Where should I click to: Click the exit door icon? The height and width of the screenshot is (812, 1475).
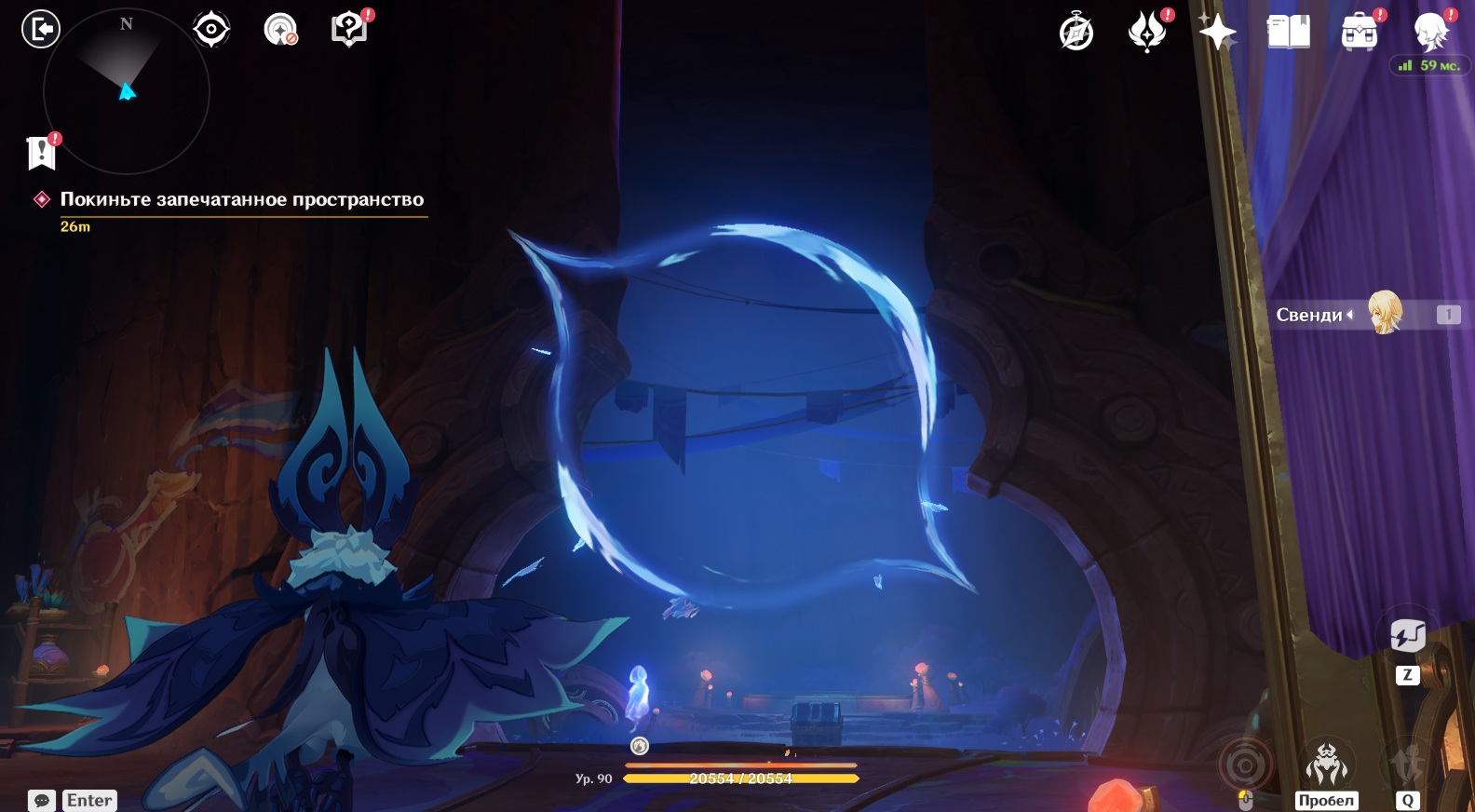pos(40,29)
